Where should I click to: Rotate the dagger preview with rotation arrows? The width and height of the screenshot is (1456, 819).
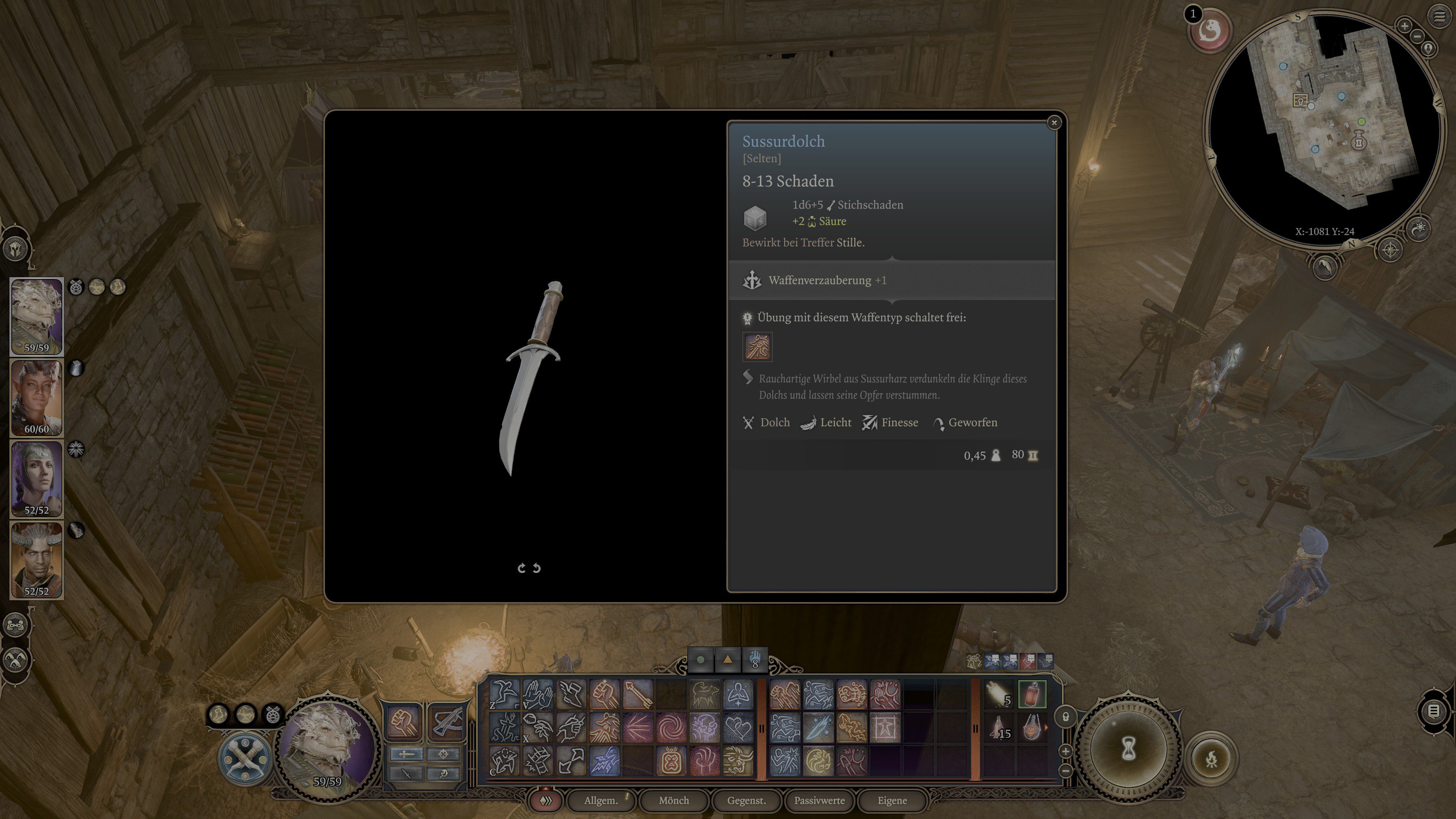point(529,568)
